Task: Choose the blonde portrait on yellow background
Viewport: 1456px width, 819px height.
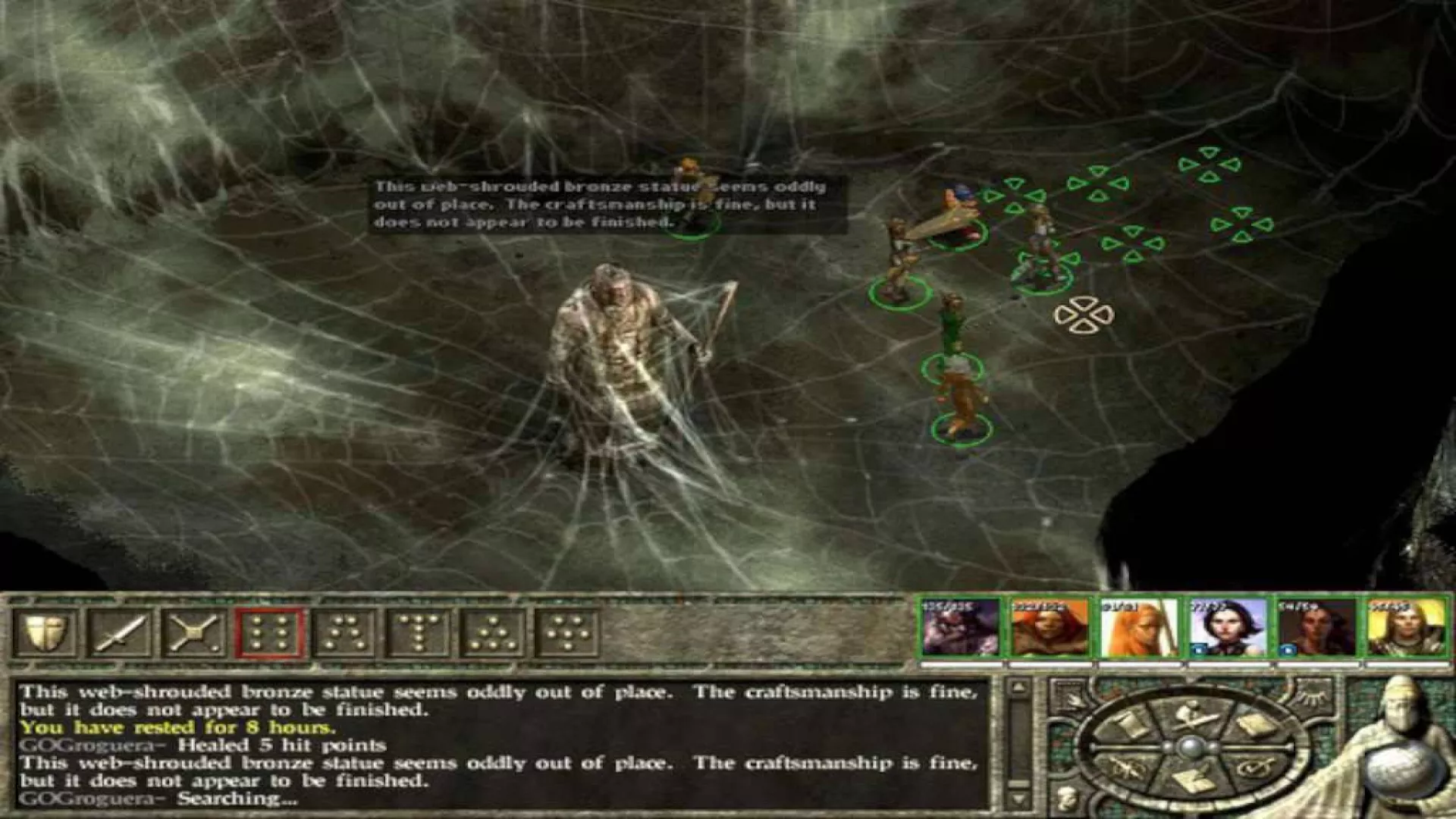Action: [1407, 628]
